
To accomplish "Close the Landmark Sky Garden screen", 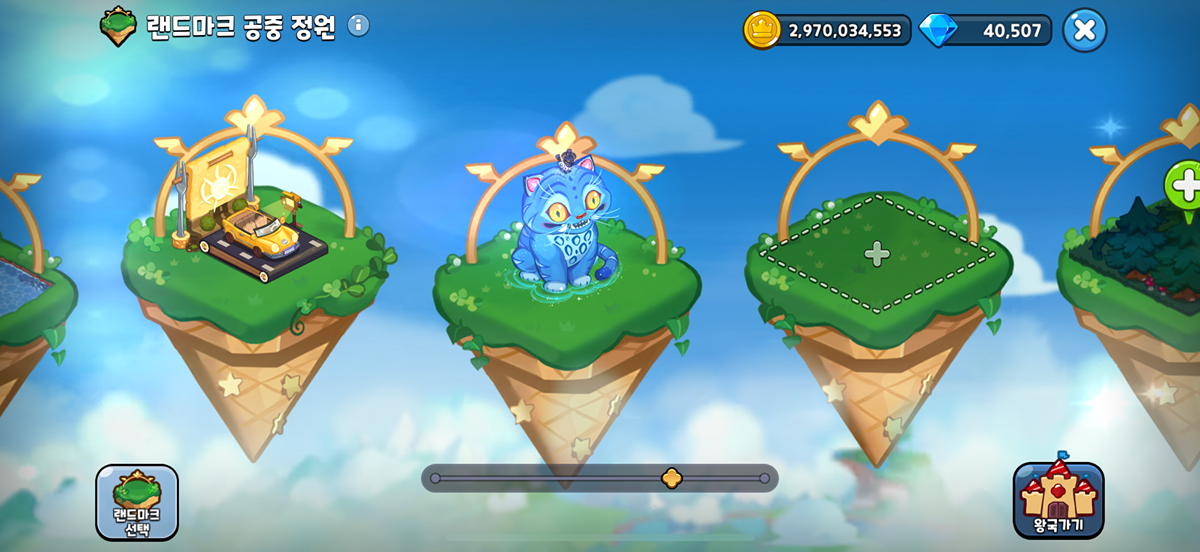I will 1084,30.
